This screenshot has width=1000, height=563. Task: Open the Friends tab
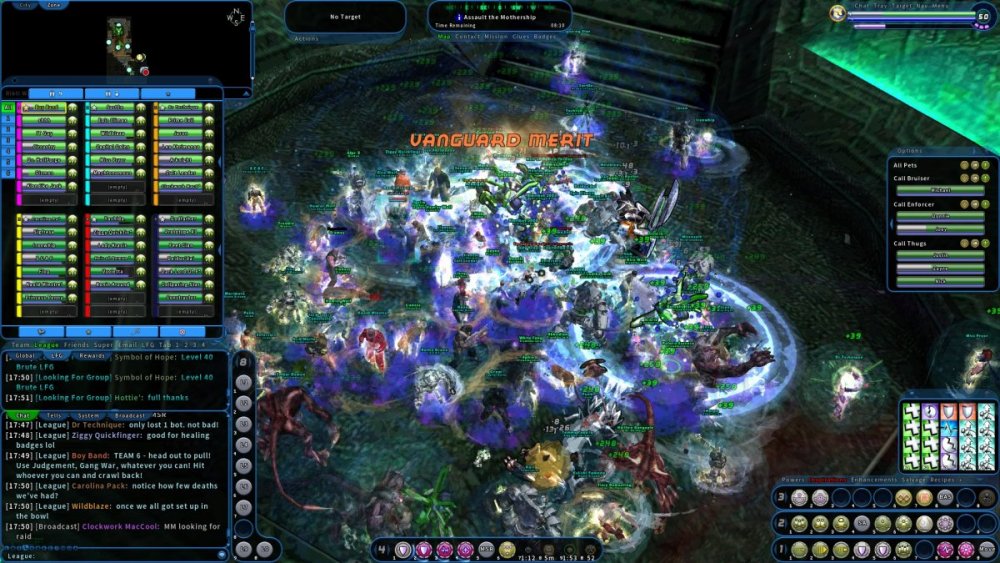76,344
